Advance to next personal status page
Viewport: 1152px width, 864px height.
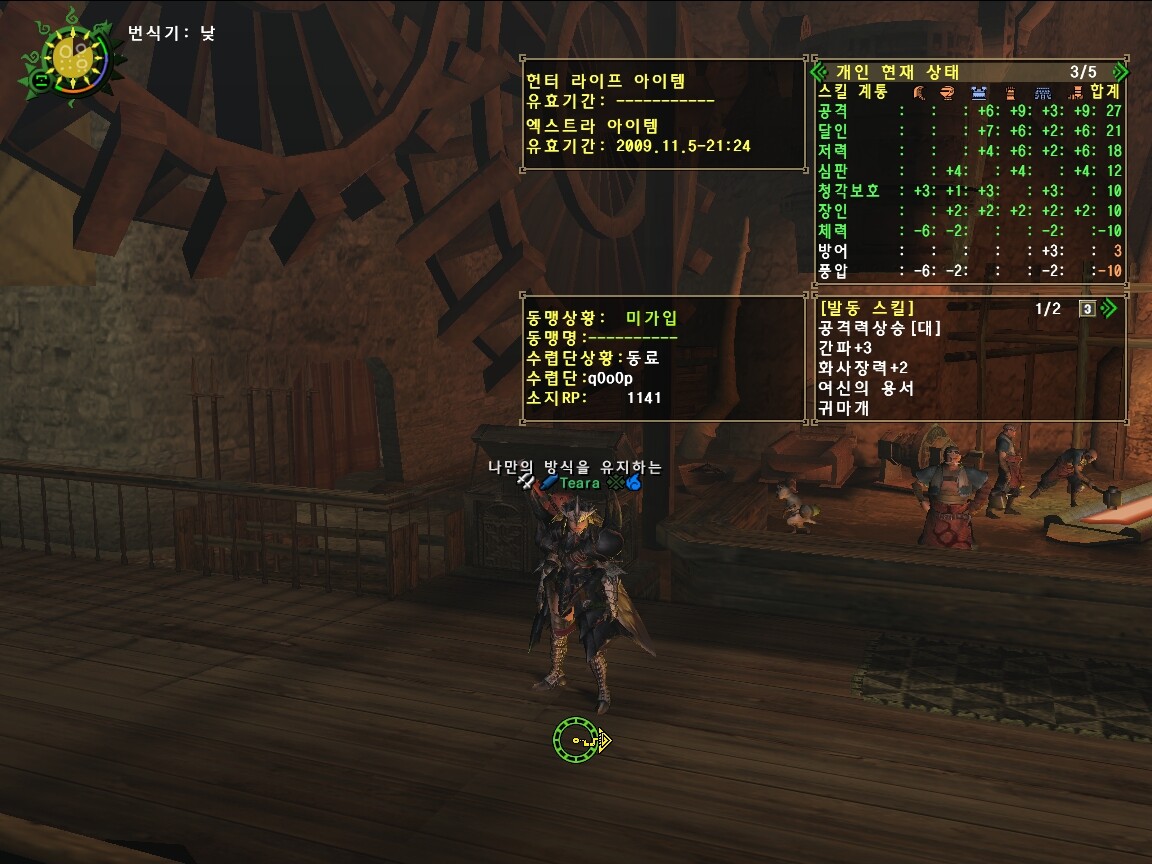(1120, 72)
